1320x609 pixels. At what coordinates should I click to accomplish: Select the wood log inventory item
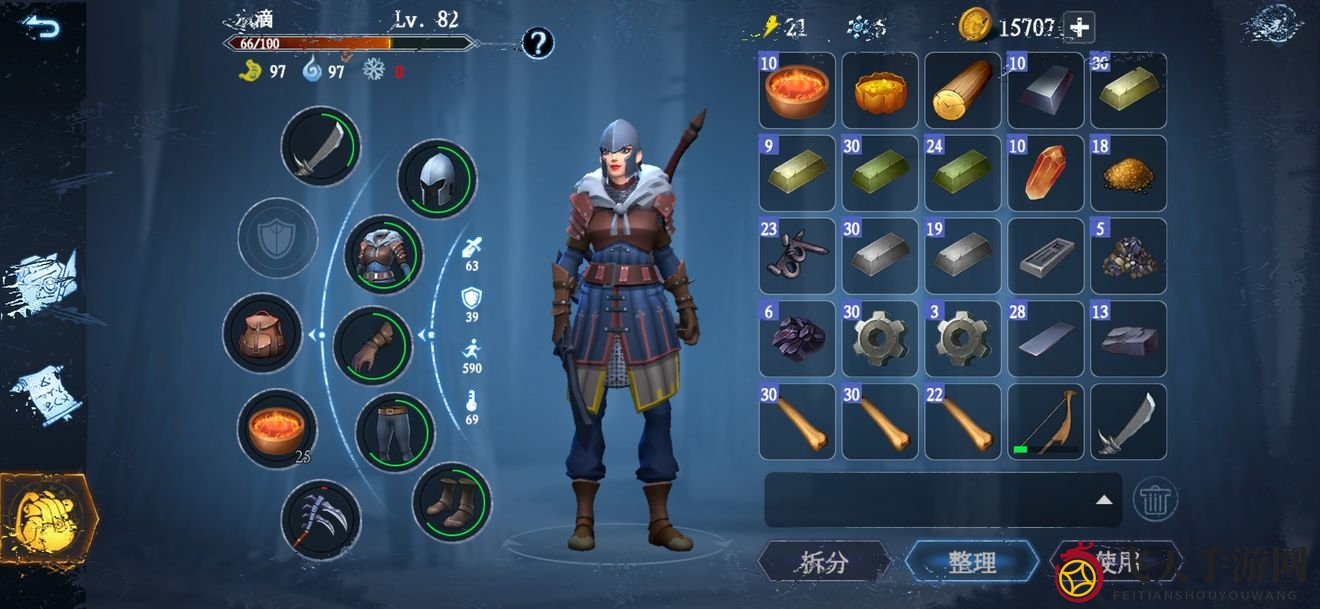pyautogui.click(x=962, y=90)
